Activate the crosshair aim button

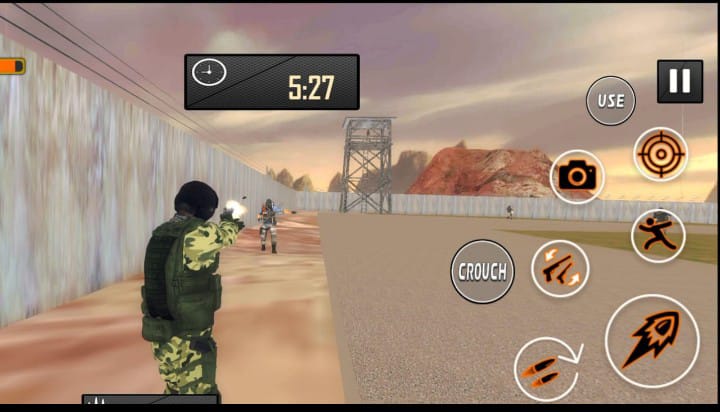point(660,154)
